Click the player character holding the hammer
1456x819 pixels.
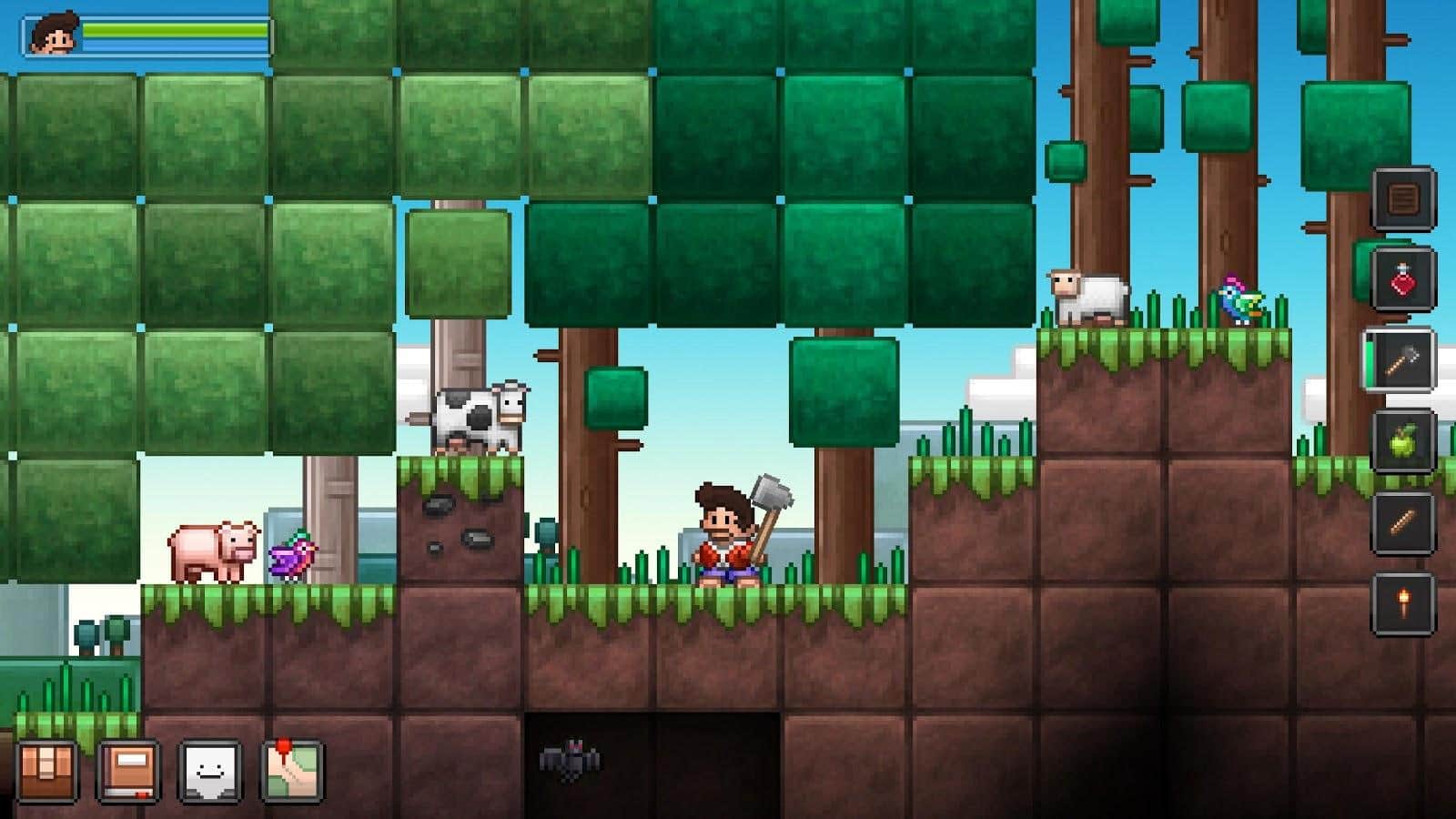click(723, 532)
